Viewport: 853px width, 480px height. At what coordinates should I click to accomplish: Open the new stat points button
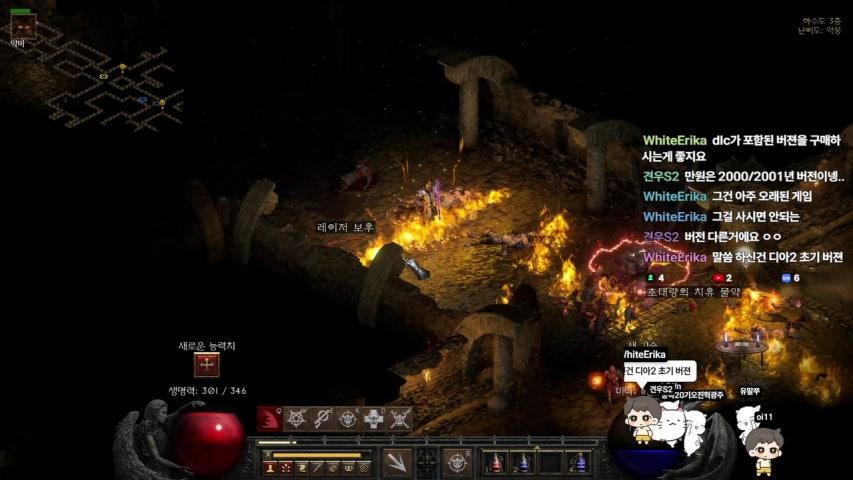(x=207, y=365)
